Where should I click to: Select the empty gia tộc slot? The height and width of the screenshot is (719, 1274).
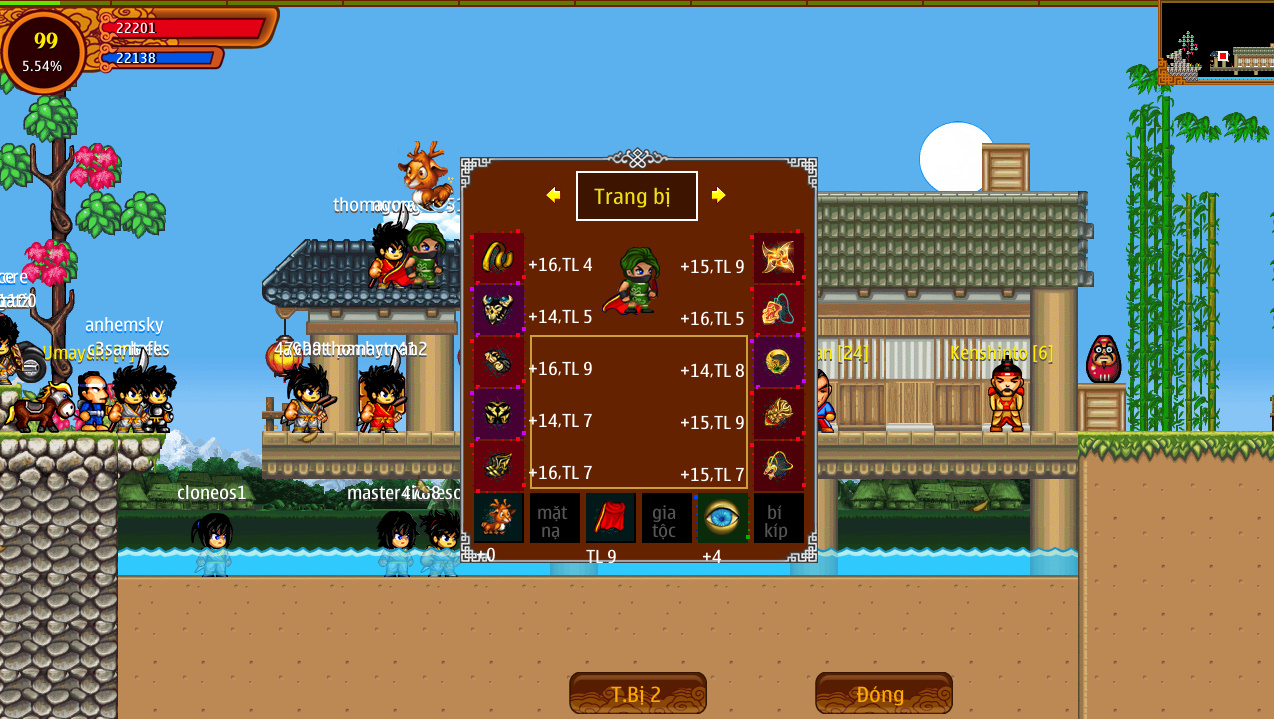[x=666, y=518]
